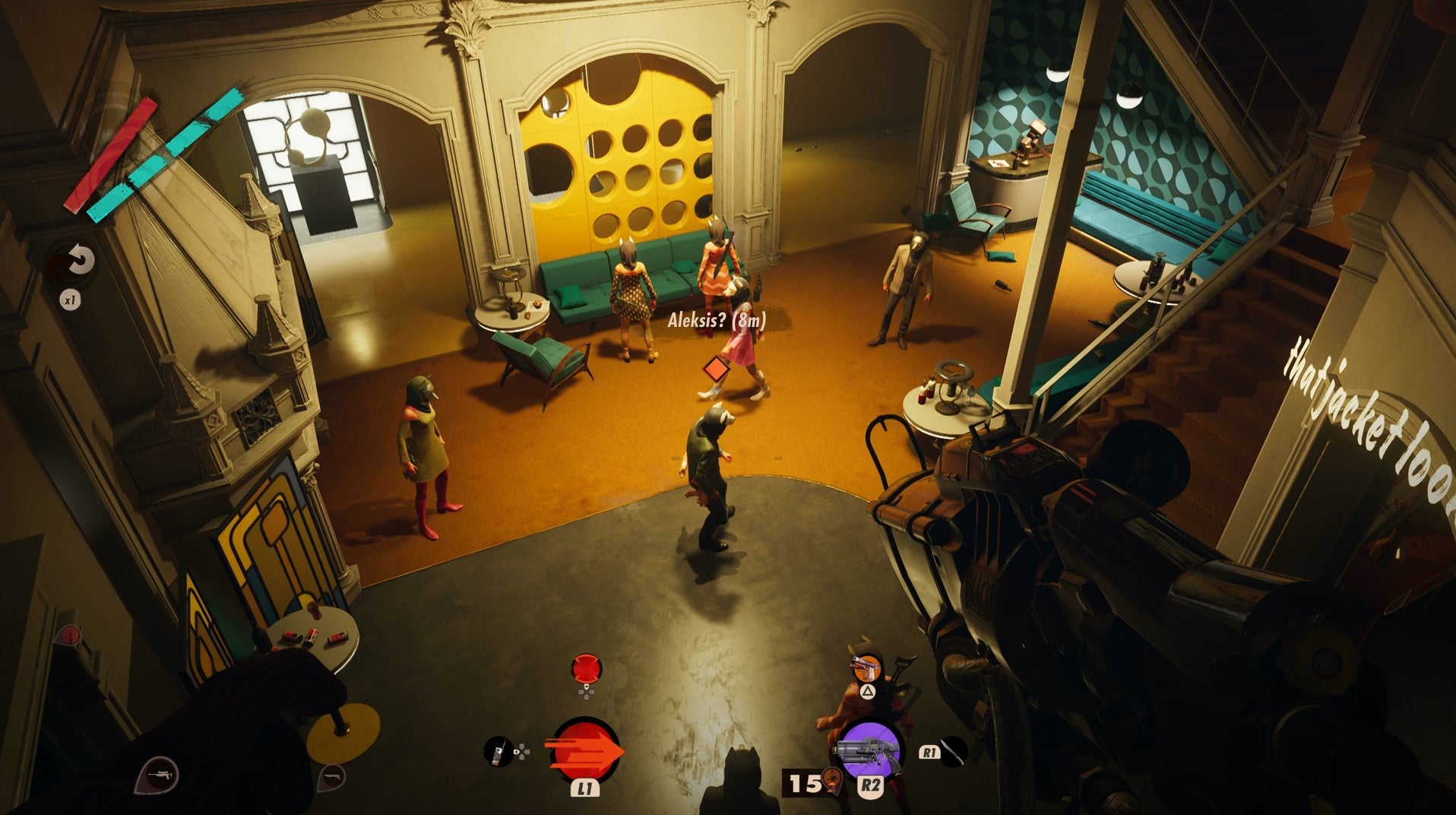Select the red grenade icon
Image resolution: width=1456 pixels, height=815 pixels.
click(586, 670)
